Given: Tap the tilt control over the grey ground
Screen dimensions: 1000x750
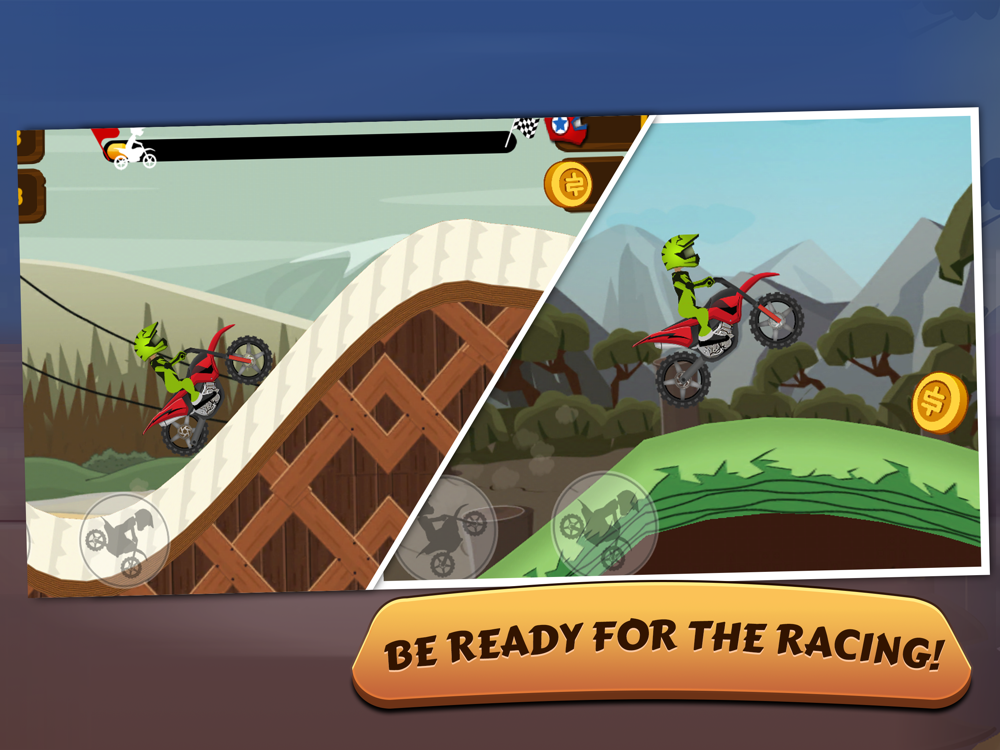Looking at the screenshot, I should [443, 526].
